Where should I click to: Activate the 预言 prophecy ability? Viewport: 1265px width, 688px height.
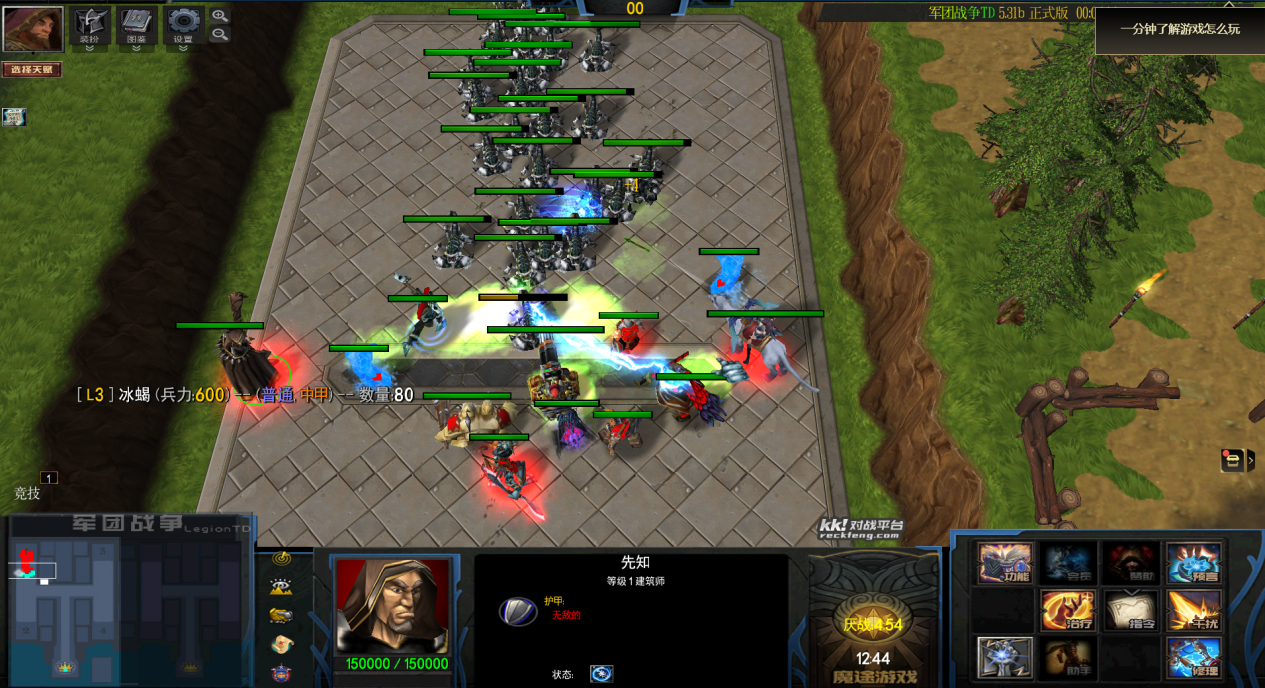(x=1194, y=563)
